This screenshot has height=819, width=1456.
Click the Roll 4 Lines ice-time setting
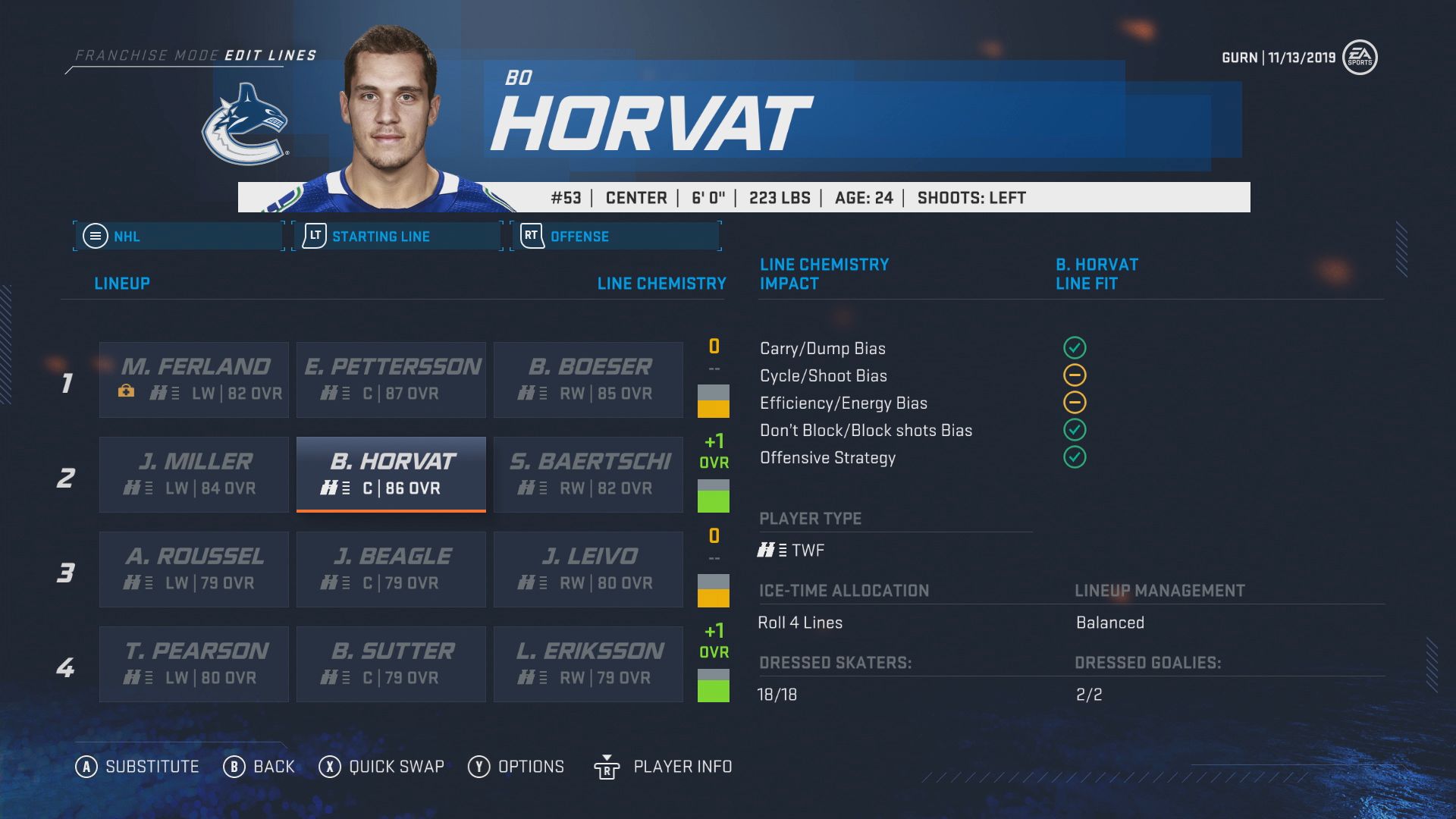pyautogui.click(x=800, y=623)
